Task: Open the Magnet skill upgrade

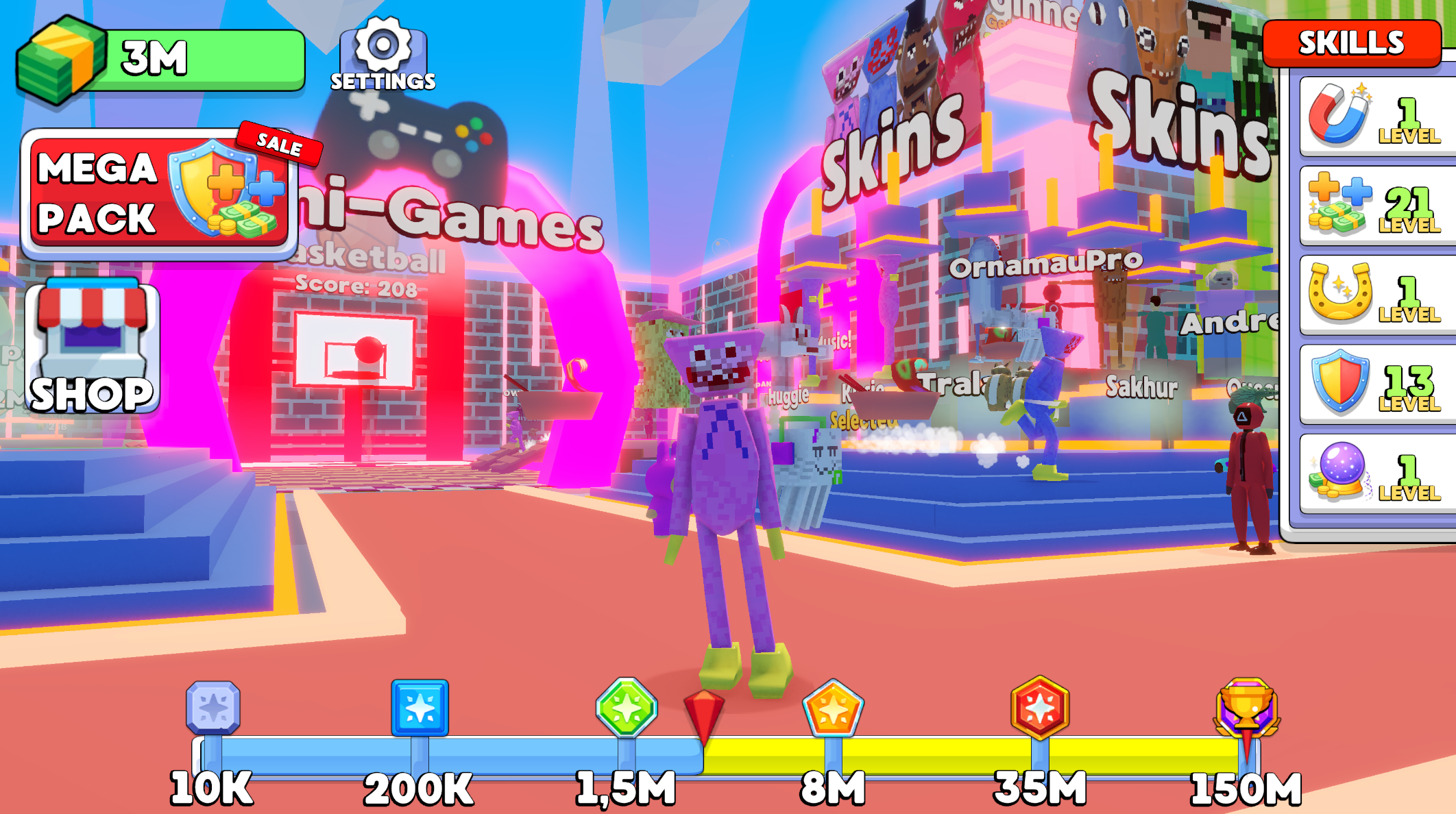Action: [1371, 116]
